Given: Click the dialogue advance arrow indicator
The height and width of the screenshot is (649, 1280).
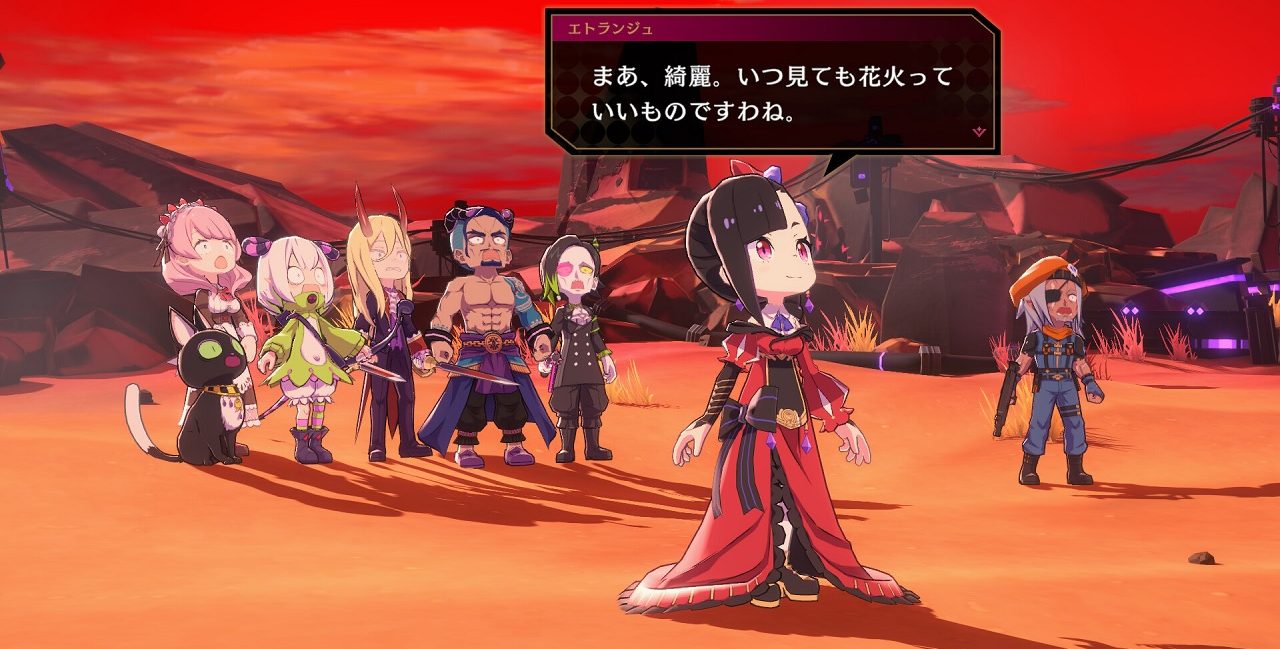Looking at the screenshot, I should 979,131.
